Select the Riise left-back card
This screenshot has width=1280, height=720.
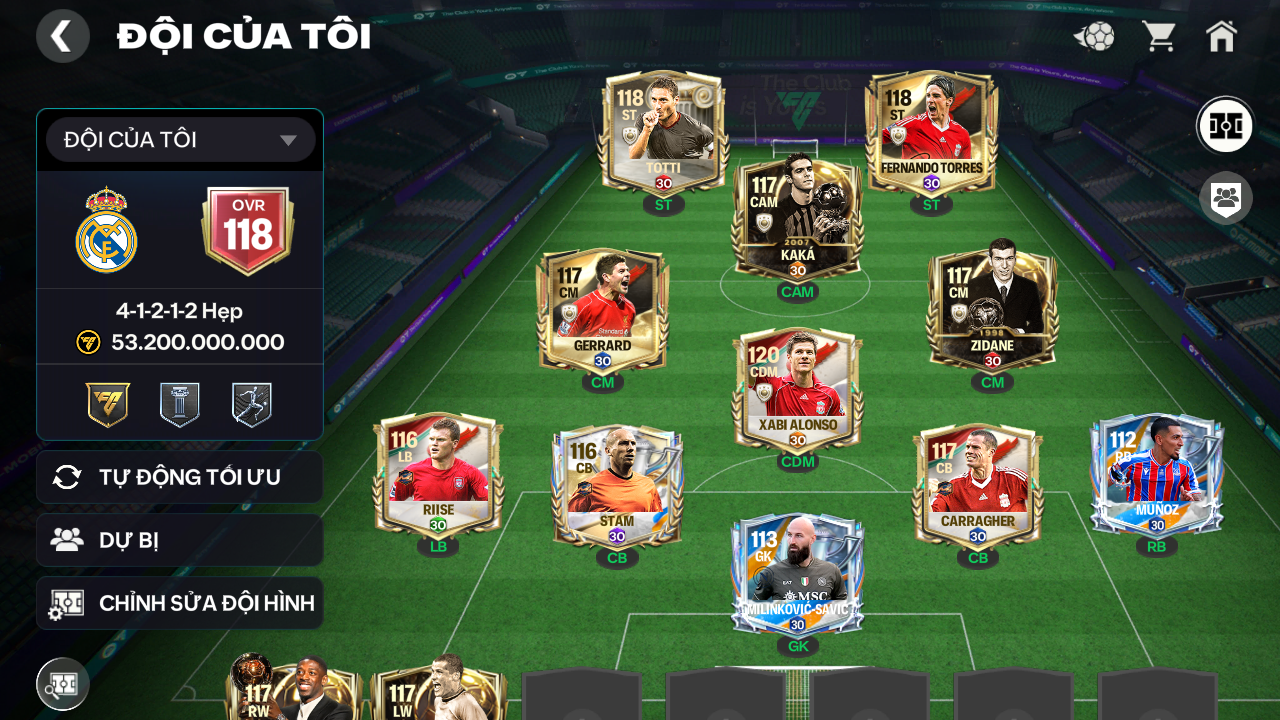pyautogui.click(x=438, y=475)
